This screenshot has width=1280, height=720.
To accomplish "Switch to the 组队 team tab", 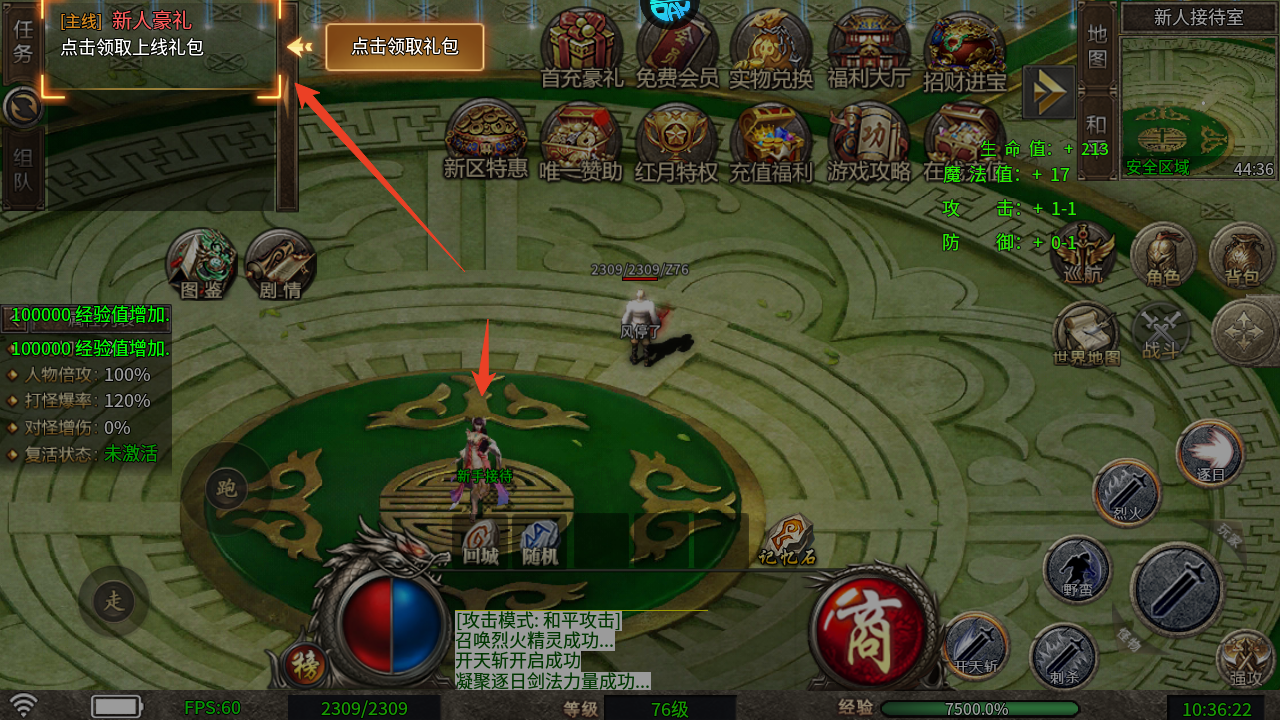I will pyautogui.click(x=22, y=168).
